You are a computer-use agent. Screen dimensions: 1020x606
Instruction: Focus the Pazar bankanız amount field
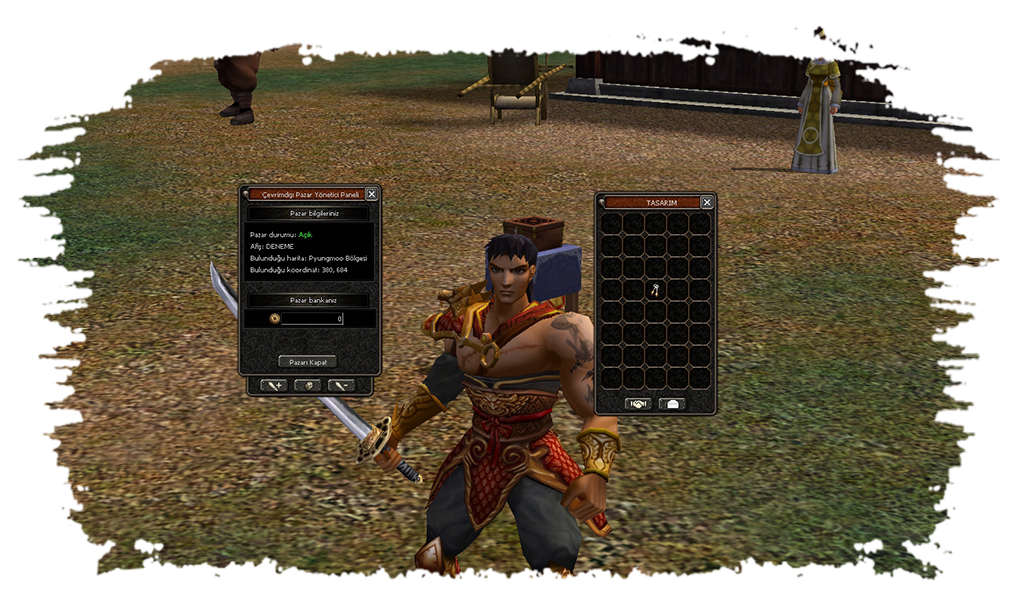point(313,319)
